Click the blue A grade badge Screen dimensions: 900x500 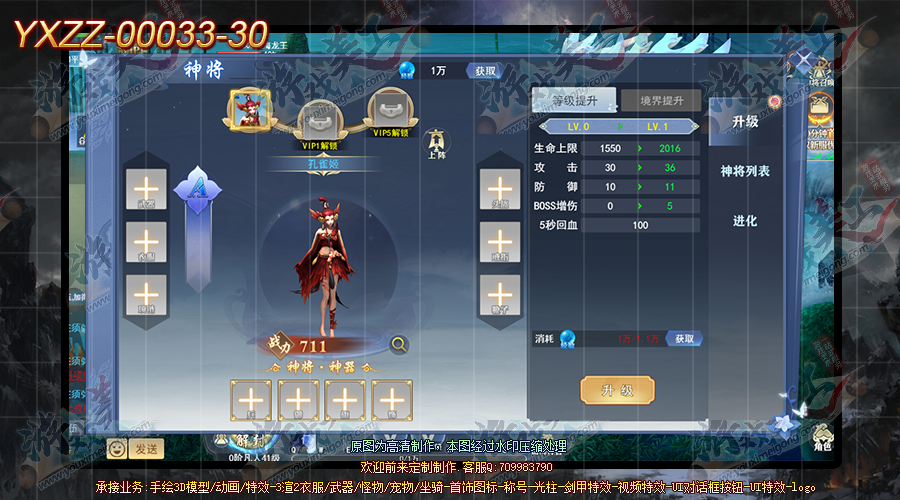point(198,190)
